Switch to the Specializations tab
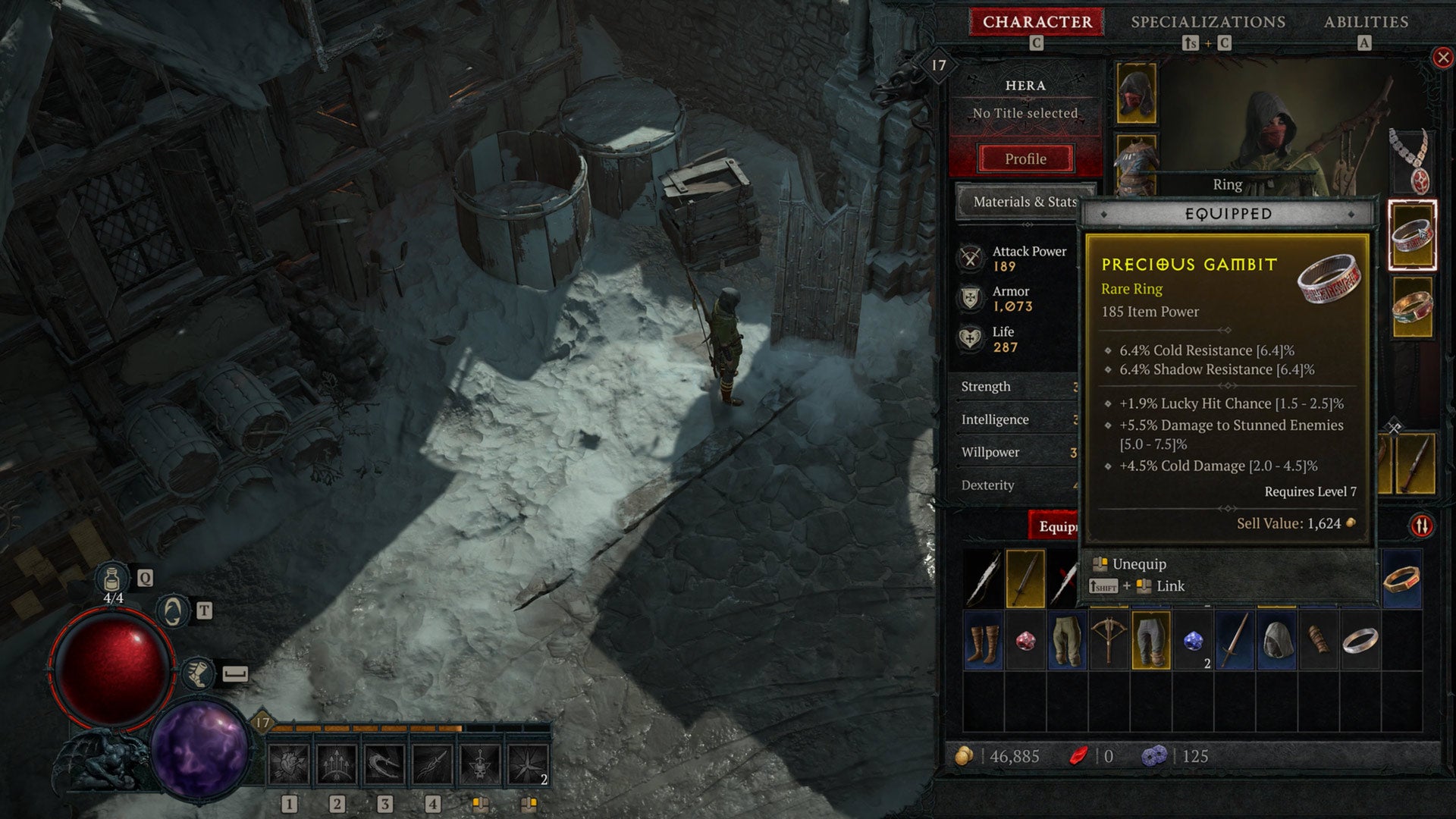This screenshot has height=819, width=1456. pos(1210,22)
